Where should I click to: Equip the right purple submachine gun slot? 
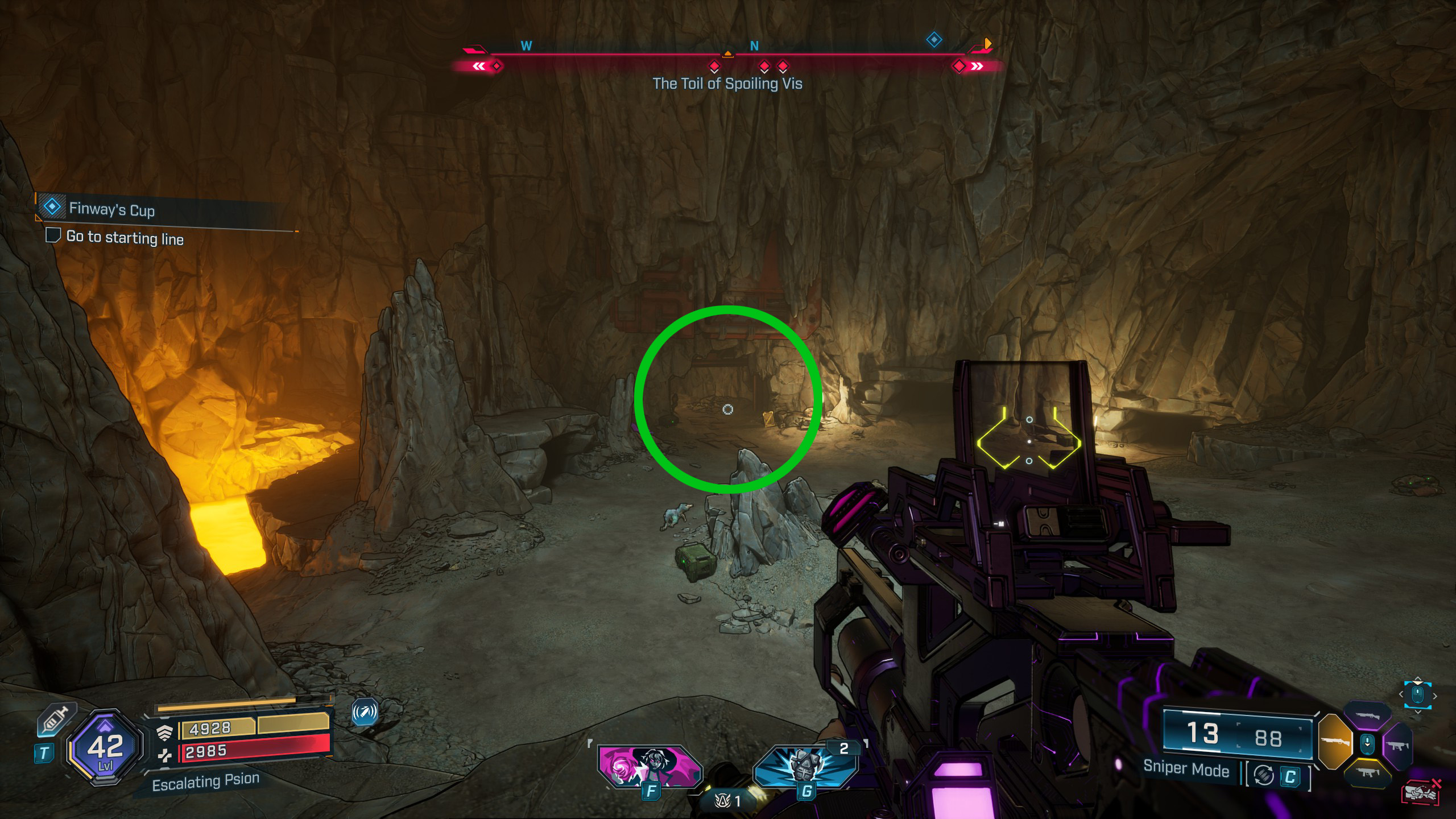1399,744
